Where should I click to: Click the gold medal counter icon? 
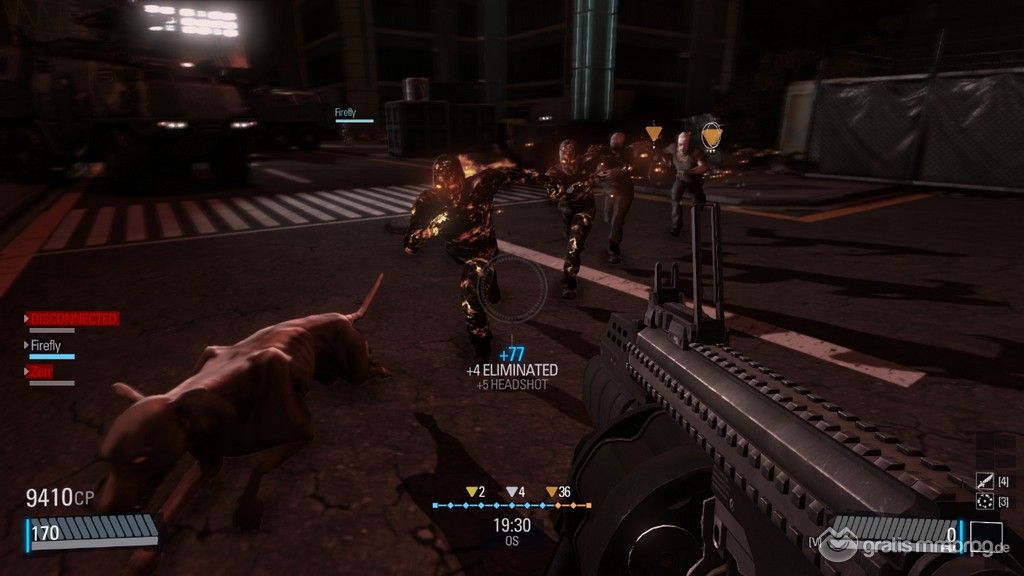pos(472,492)
